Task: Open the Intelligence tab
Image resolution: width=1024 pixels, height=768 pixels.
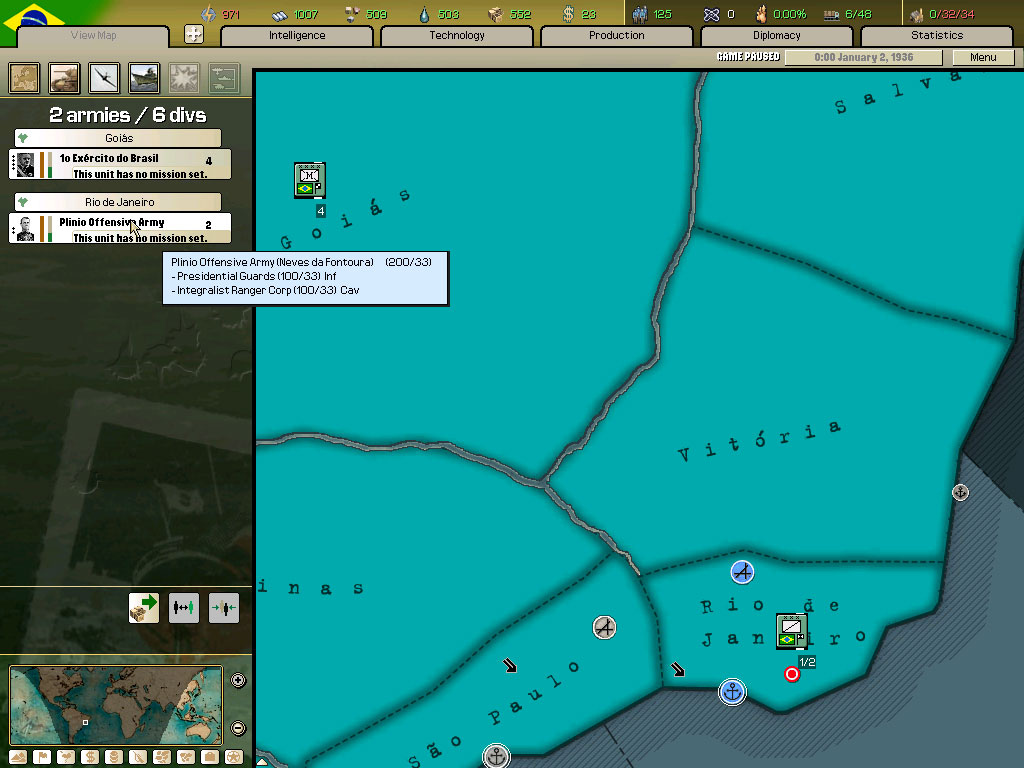Action: 297,36
